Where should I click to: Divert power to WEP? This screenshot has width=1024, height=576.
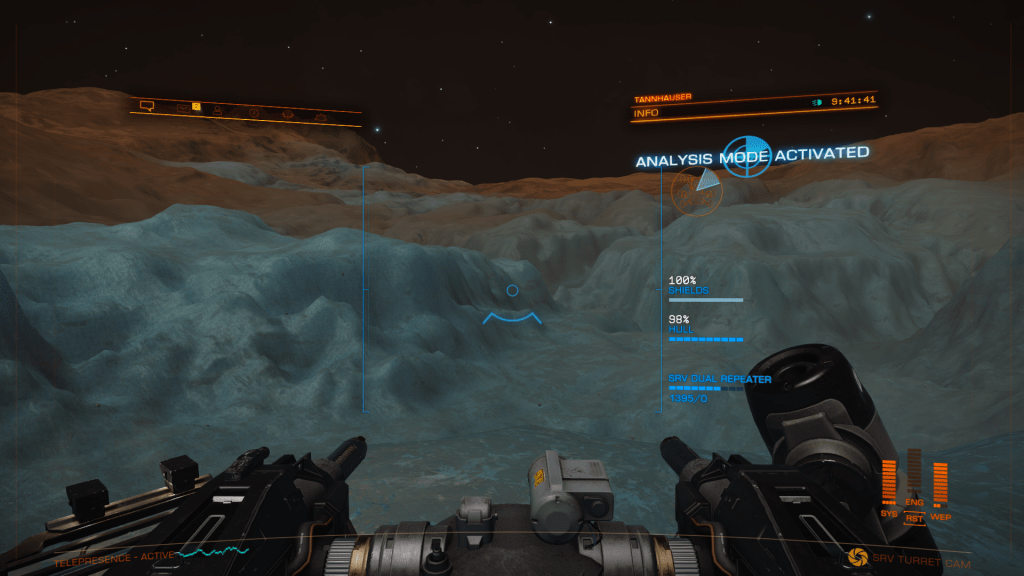[x=940, y=517]
